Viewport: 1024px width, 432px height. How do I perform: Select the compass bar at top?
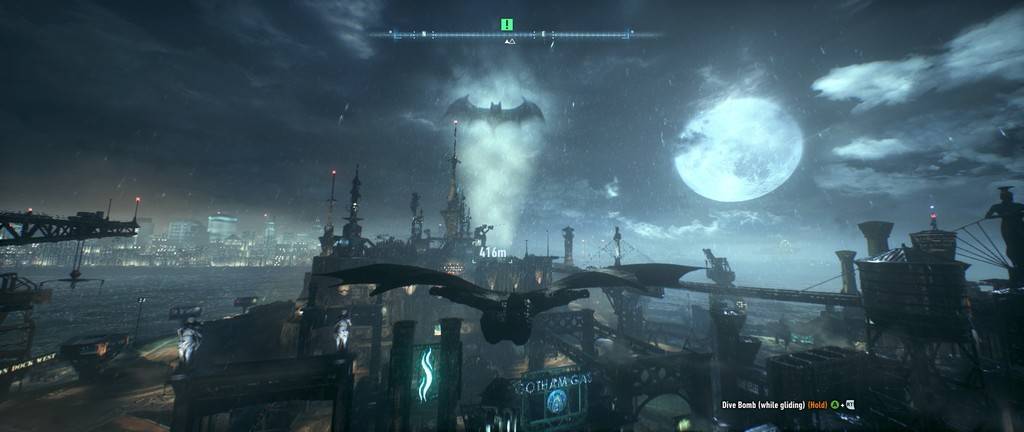click(512, 35)
